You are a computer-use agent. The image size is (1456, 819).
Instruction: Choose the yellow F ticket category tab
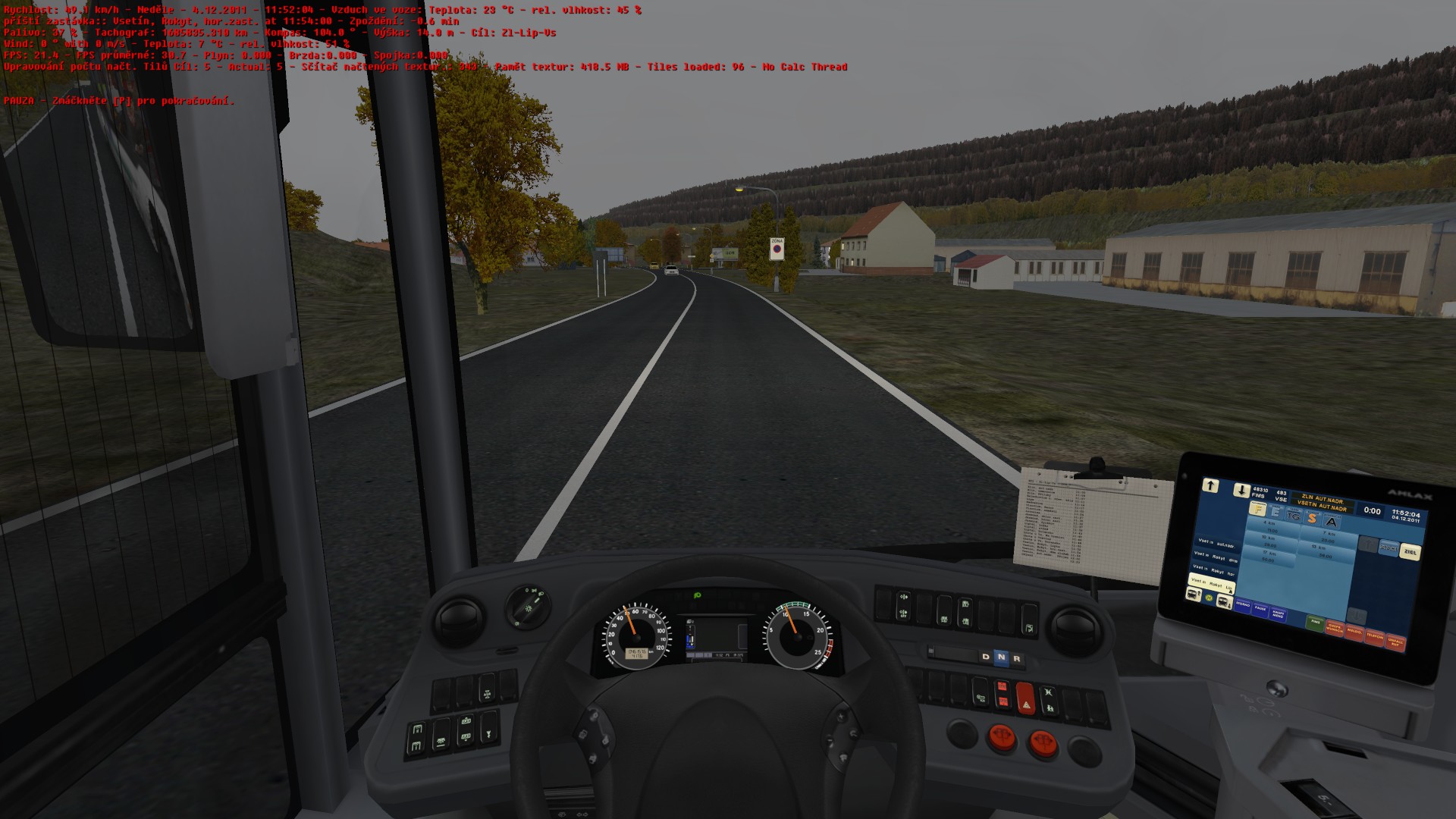click(1258, 510)
